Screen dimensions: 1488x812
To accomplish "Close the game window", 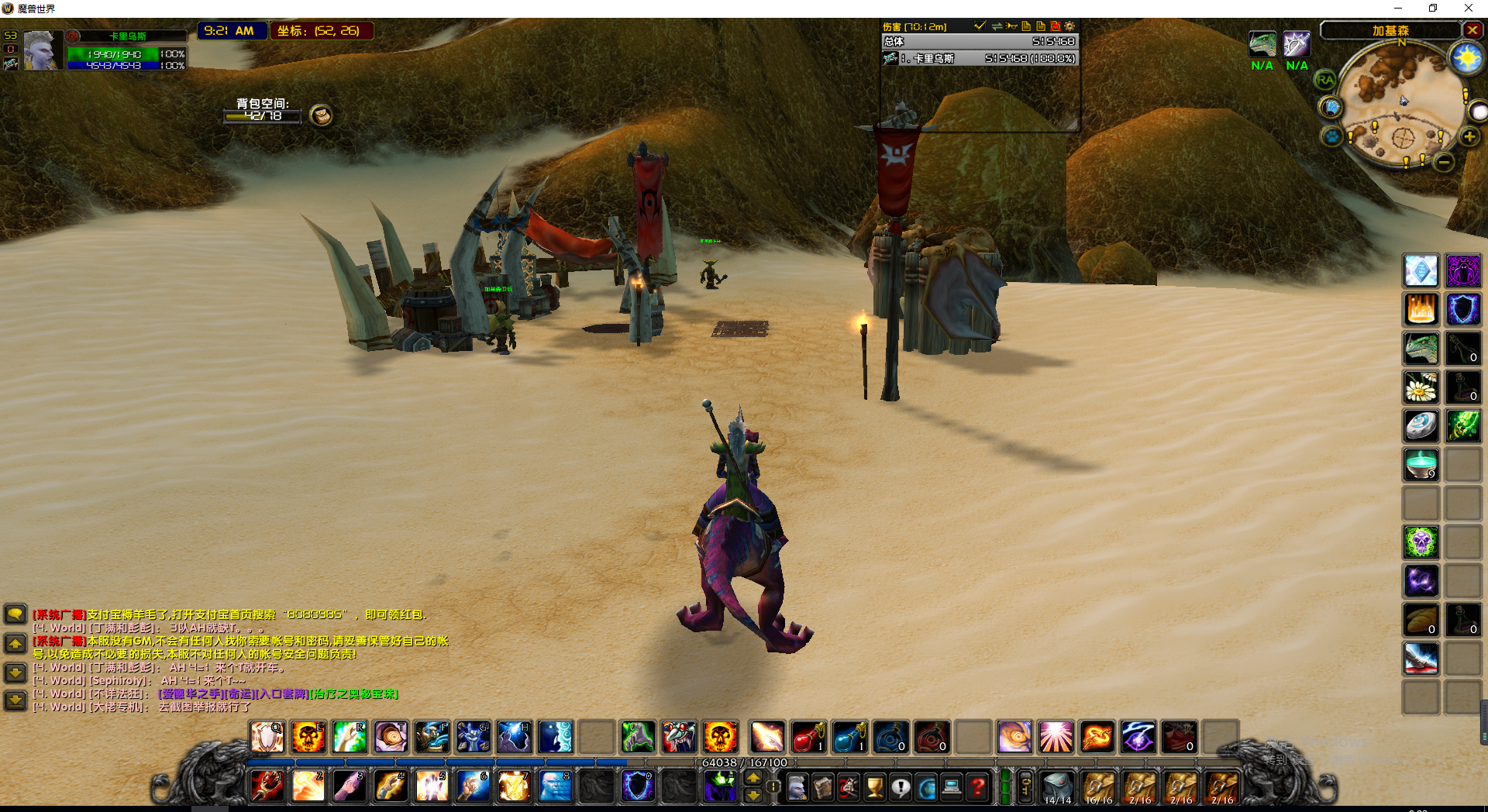I will 1468,9.
